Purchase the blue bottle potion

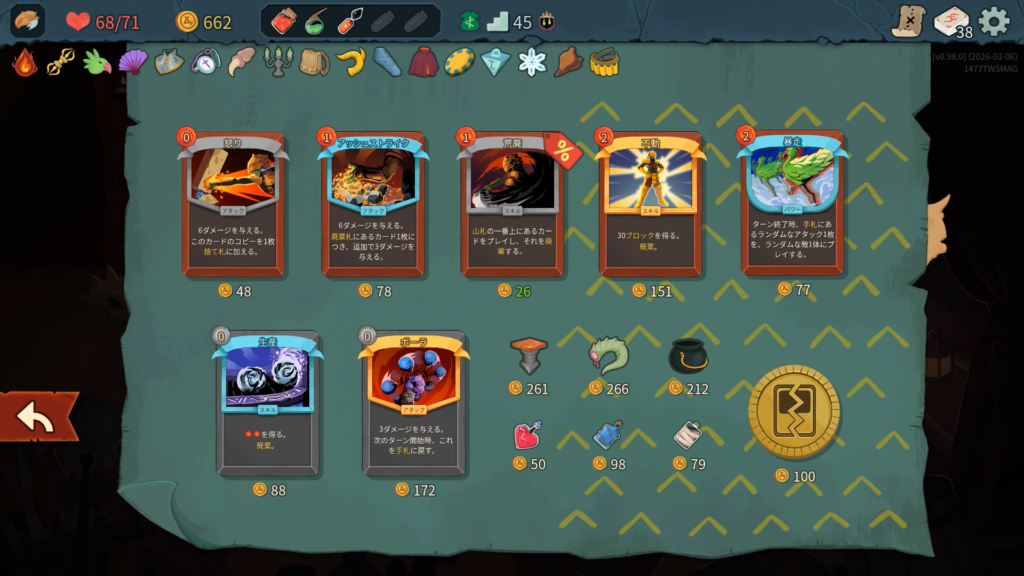[x=608, y=435]
